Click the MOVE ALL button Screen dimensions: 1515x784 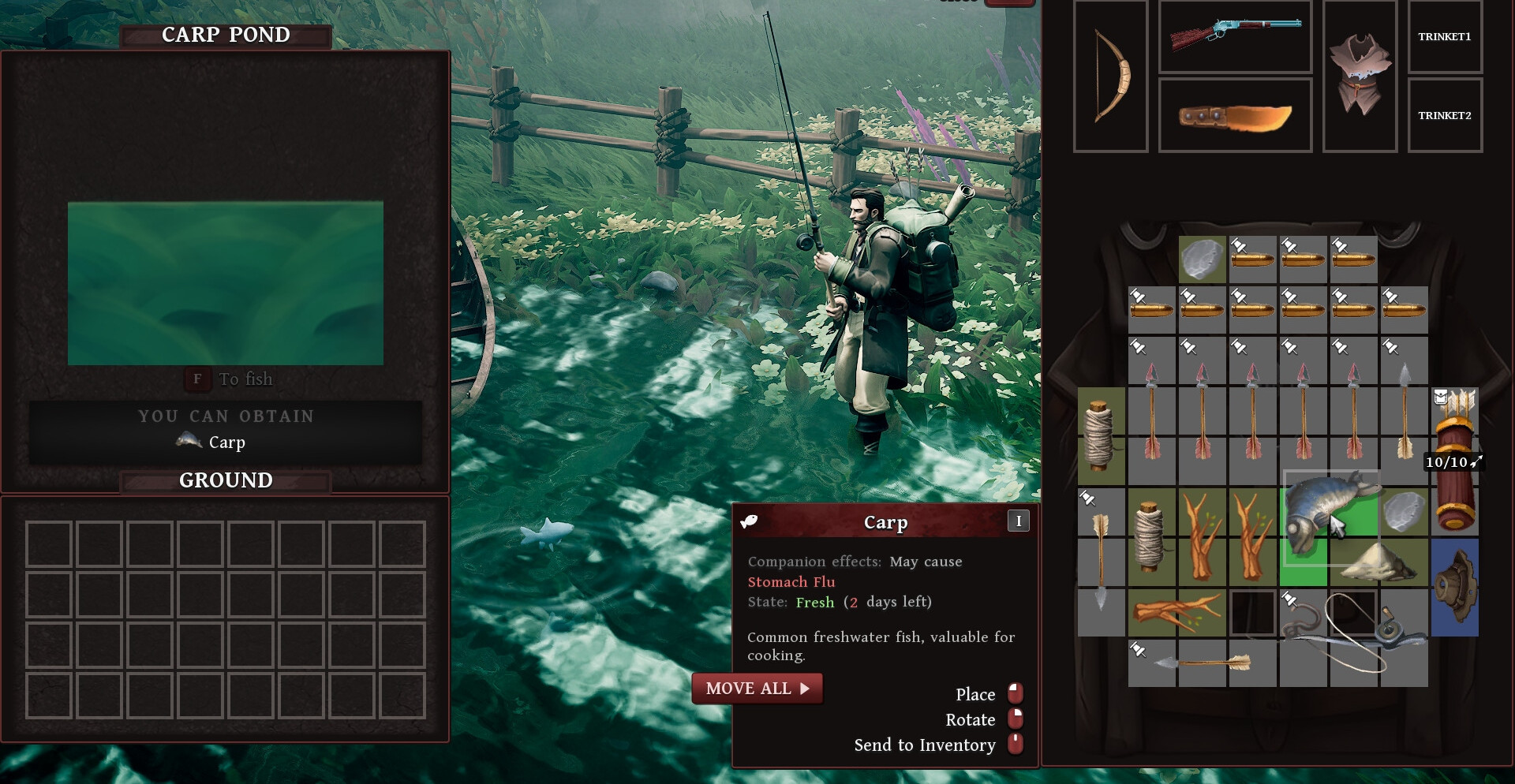click(x=757, y=689)
